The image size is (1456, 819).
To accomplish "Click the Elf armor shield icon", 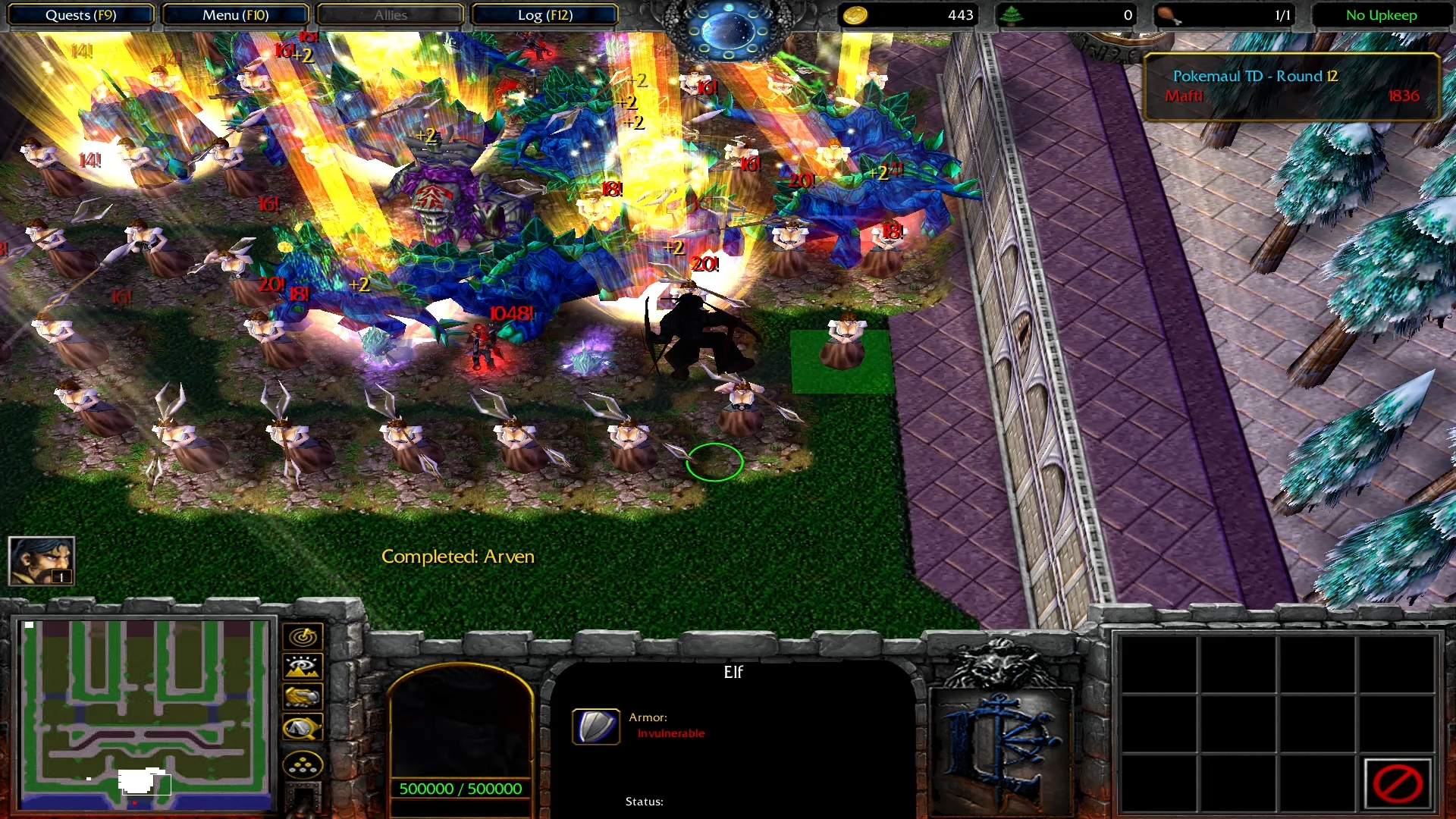I will pos(595,726).
